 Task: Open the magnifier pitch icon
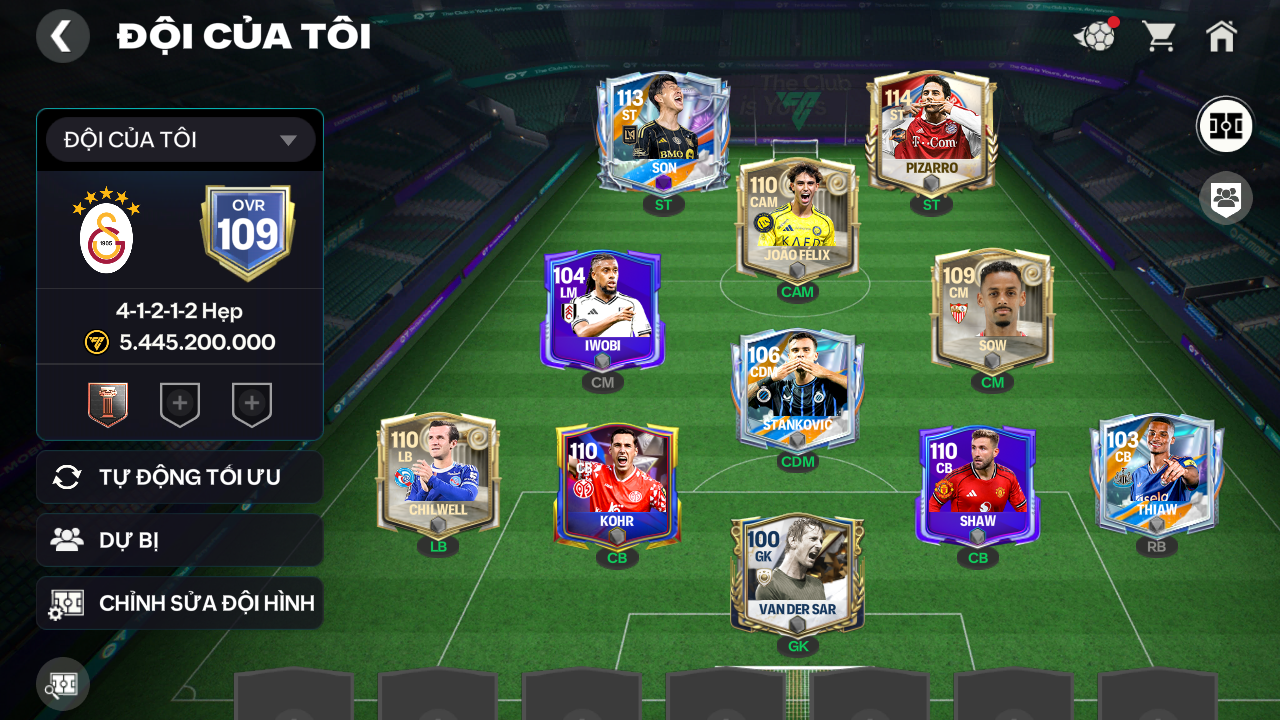(62, 686)
